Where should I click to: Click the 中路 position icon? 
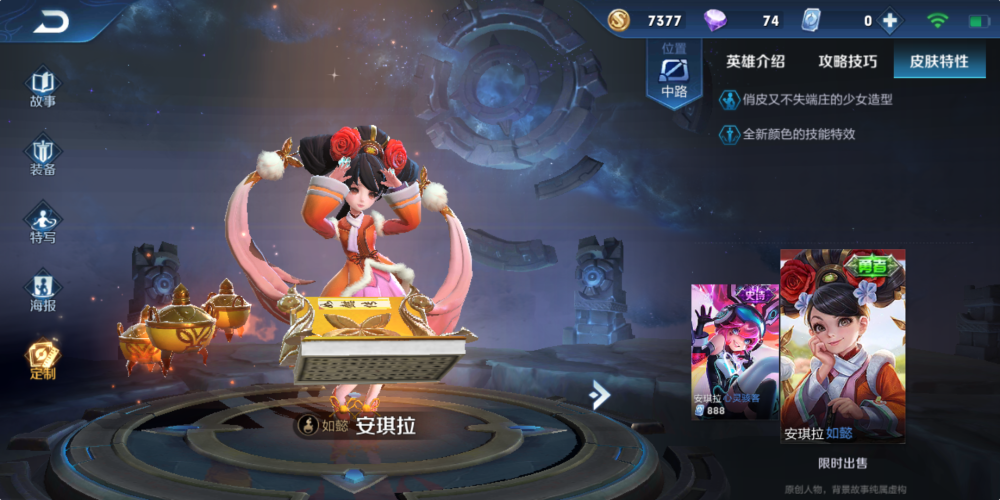[x=674, y=75]
